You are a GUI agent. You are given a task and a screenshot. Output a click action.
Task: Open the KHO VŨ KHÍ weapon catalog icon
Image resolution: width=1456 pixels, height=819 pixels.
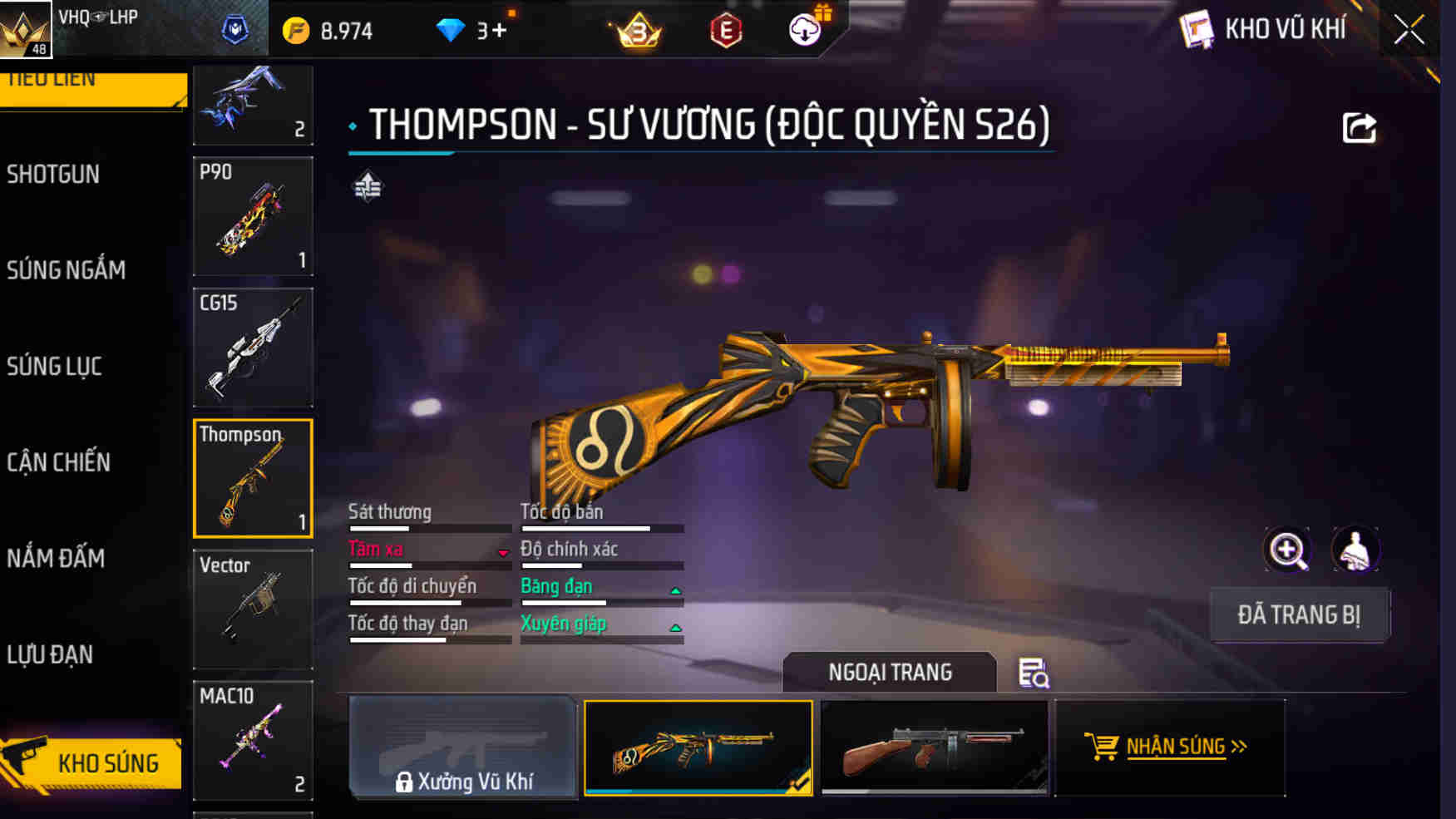(x=1197, y=30)
